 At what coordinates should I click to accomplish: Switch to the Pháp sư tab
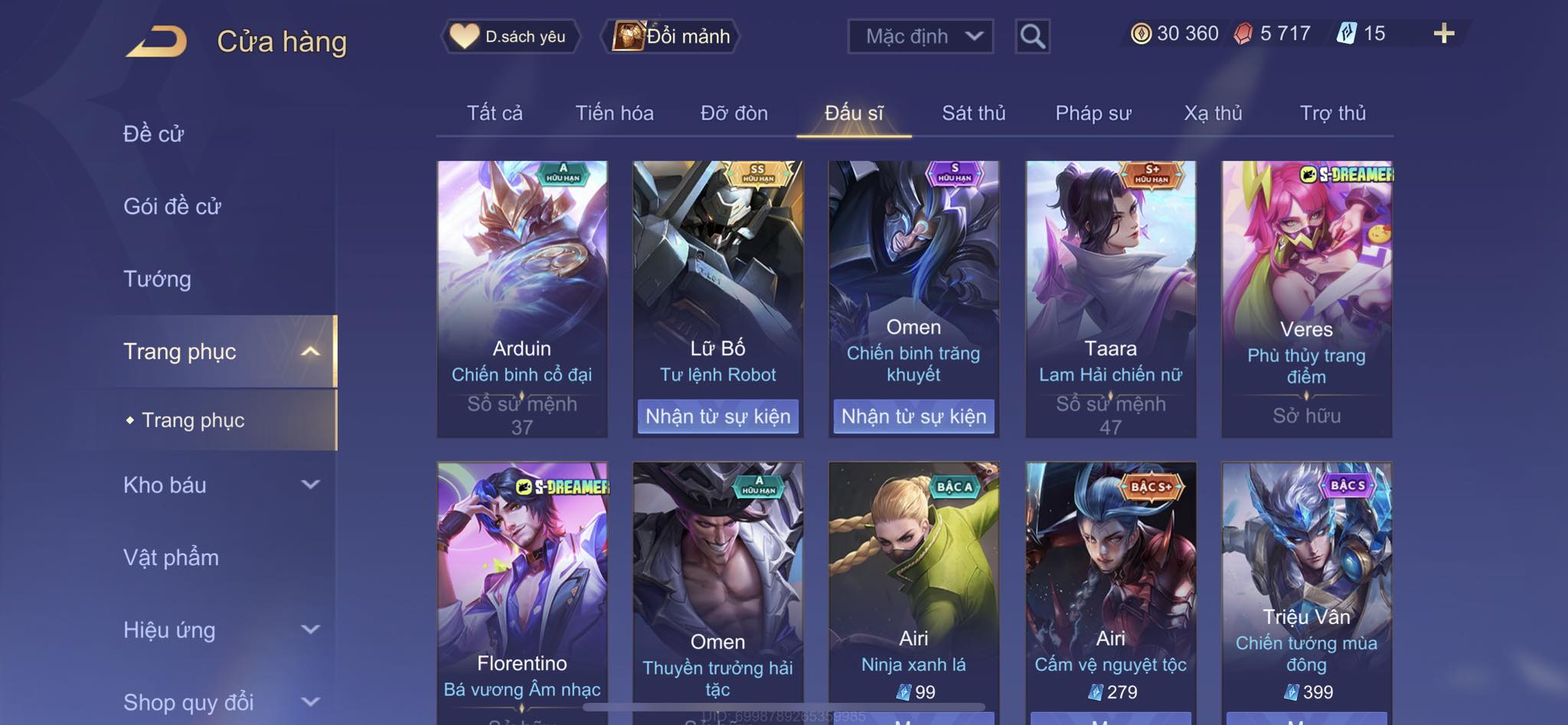pos(1093,113)
